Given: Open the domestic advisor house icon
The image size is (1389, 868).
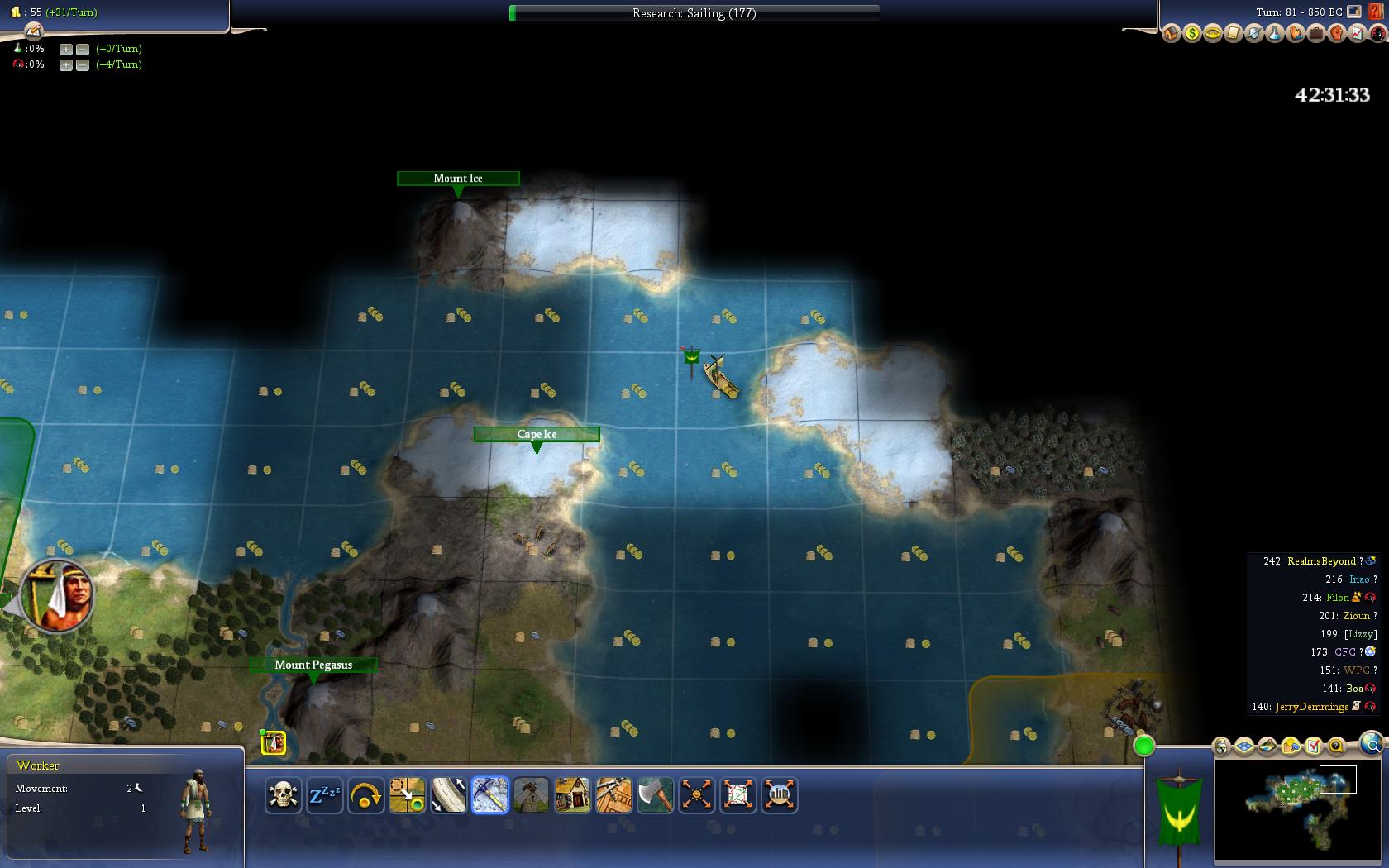Looking at the screenshot, I should pyautogui.click(x=1171, y=34).
